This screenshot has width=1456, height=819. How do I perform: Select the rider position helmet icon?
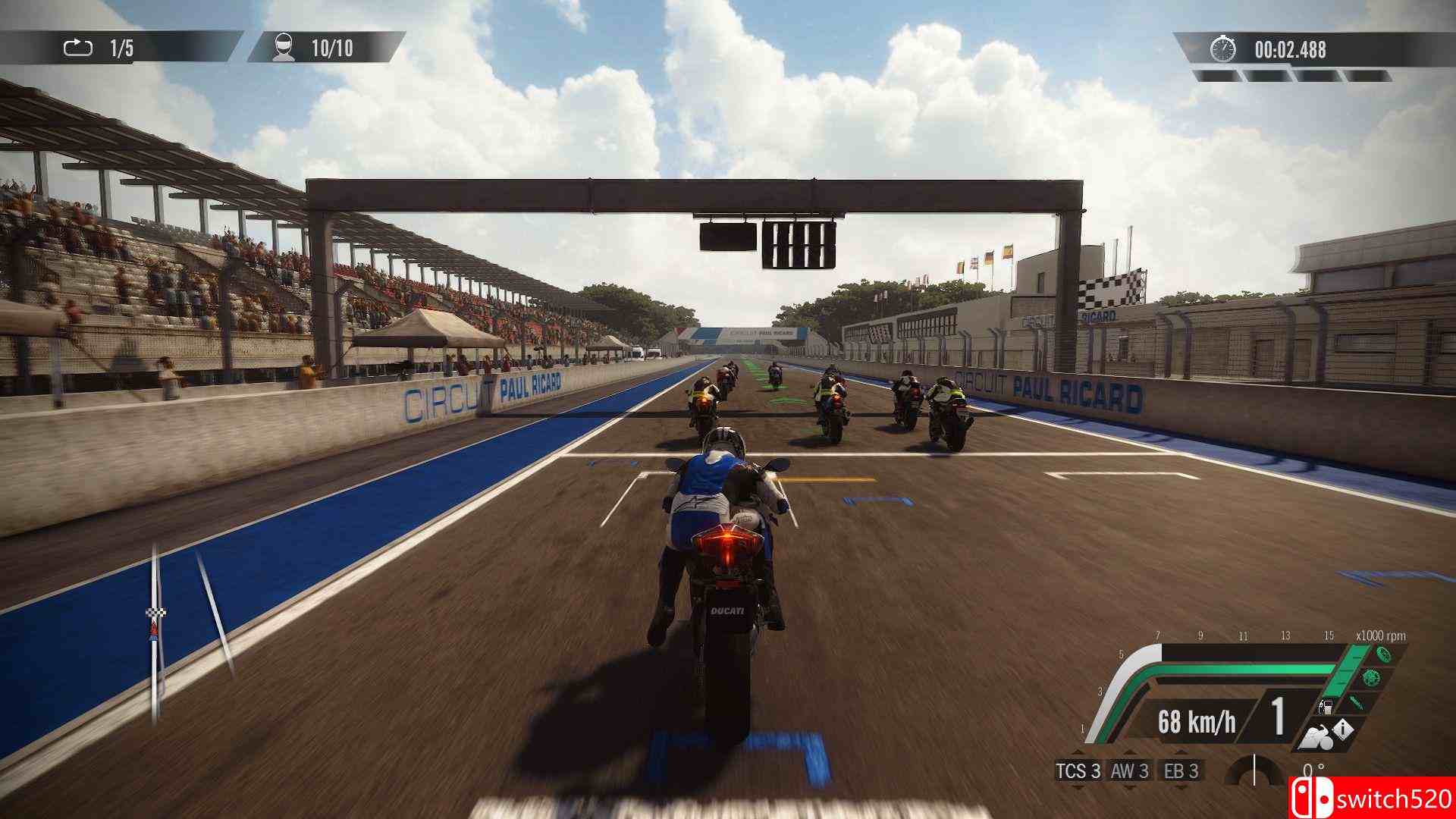tap(283, 47)
